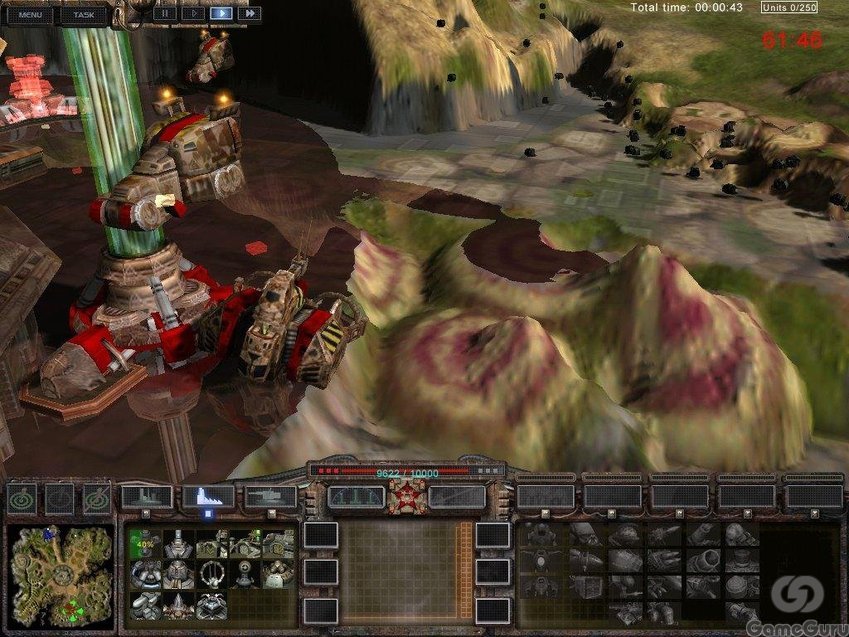Open the MENU button

(30, 15)
